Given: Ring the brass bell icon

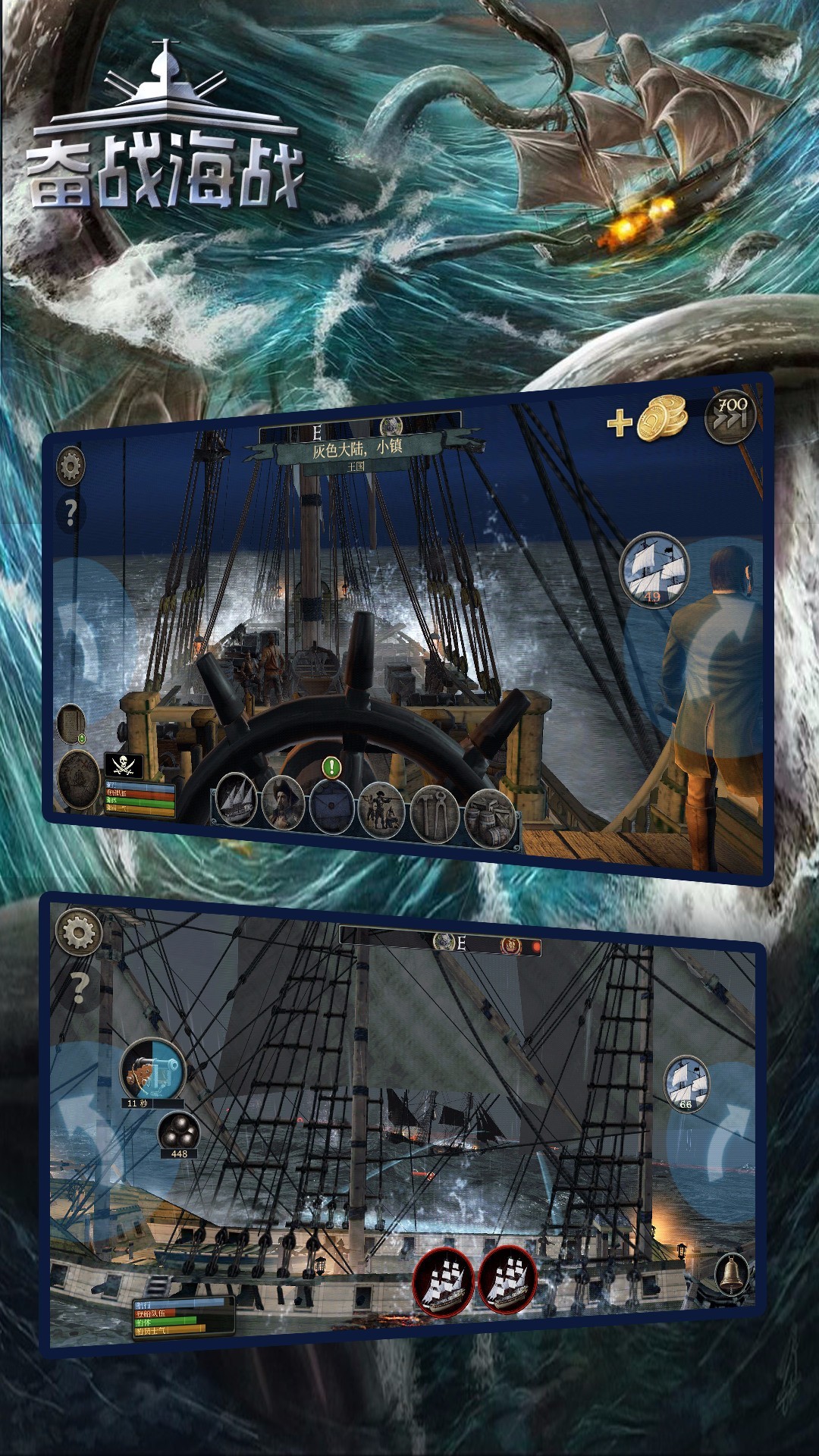Looking at the screenshot, I should [x=732, y=1274].
